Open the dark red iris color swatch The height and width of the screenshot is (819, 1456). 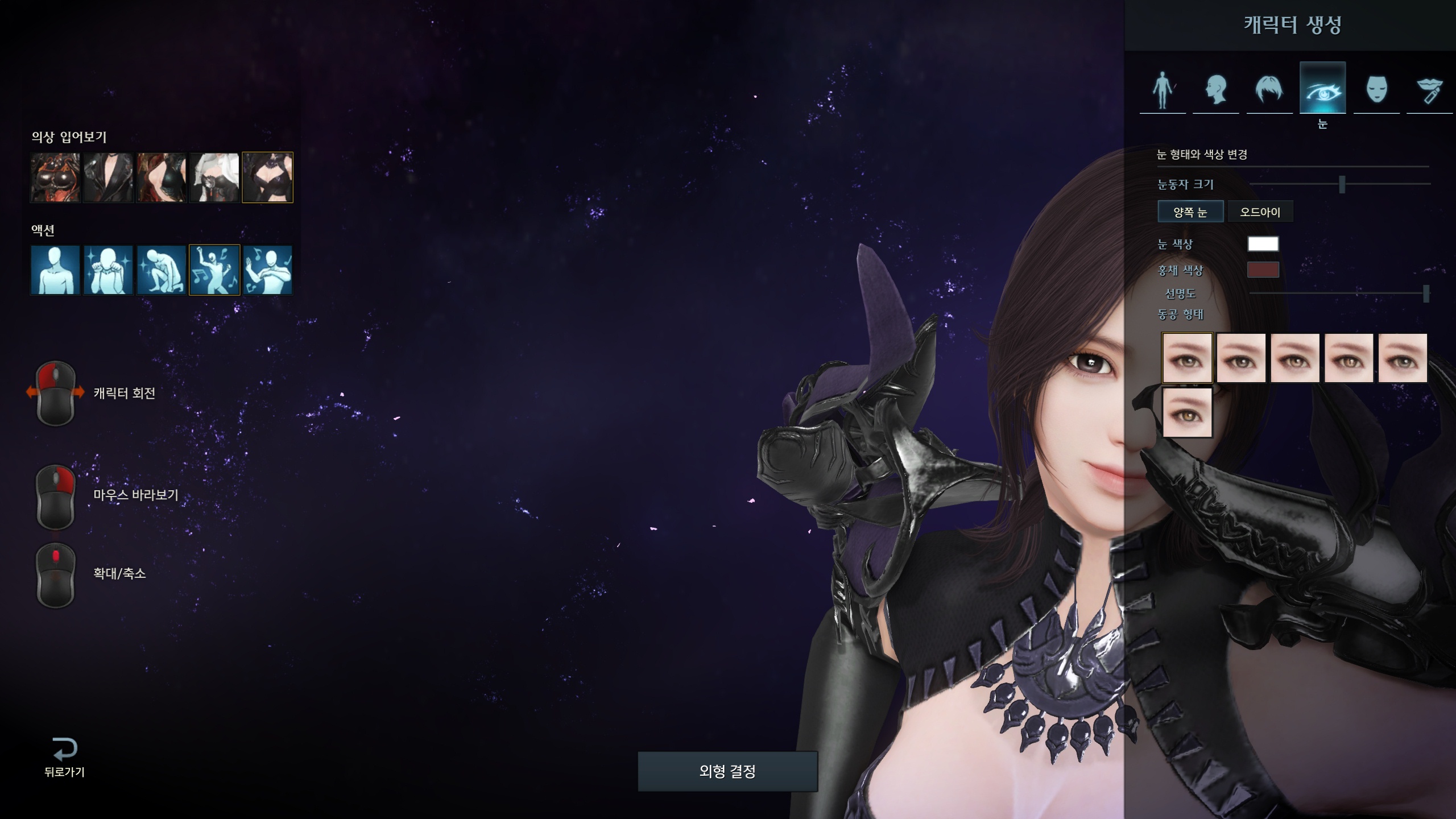[1263, 270]
